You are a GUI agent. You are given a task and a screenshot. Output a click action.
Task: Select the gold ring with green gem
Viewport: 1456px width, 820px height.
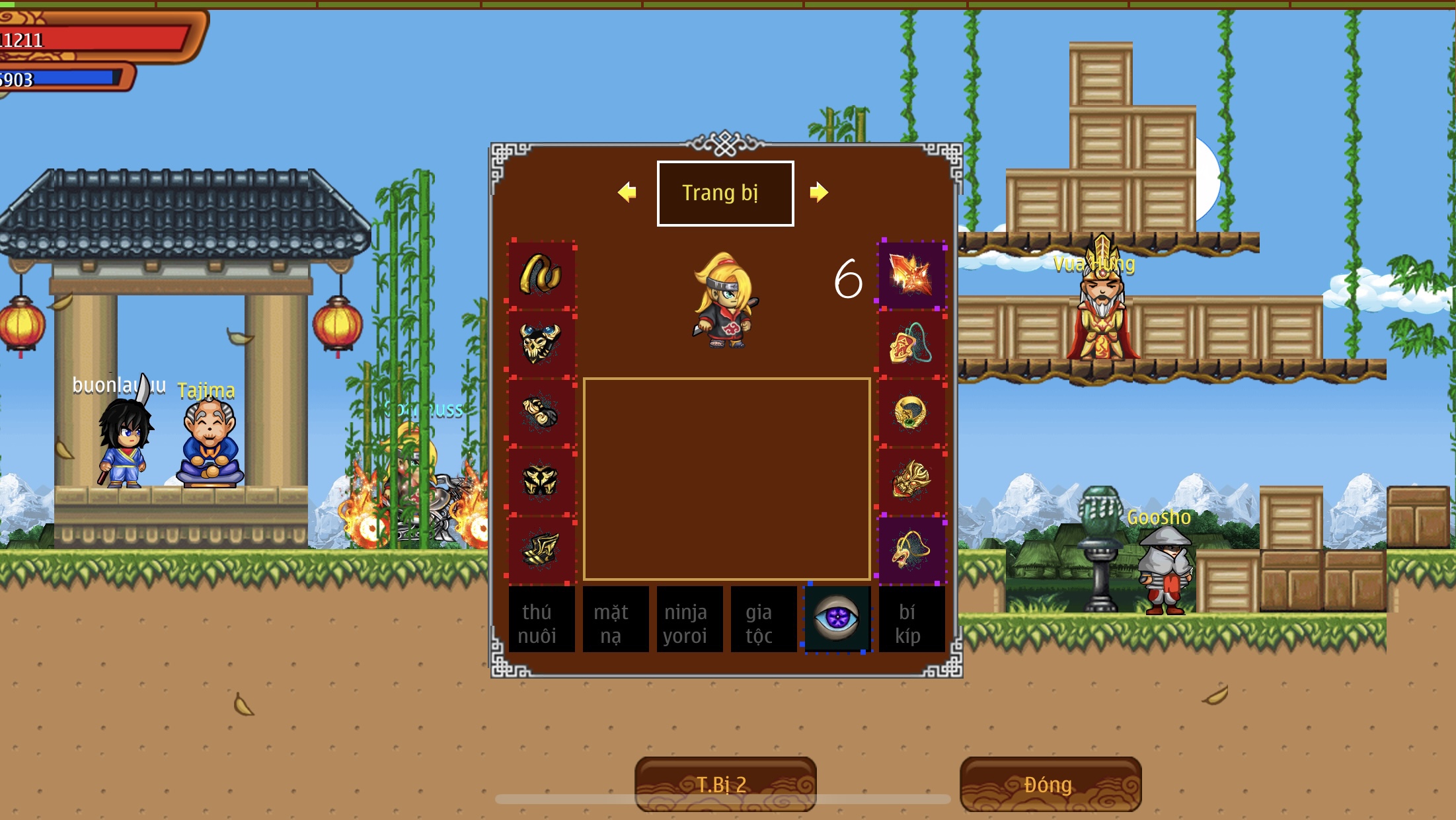coord(911,412)
